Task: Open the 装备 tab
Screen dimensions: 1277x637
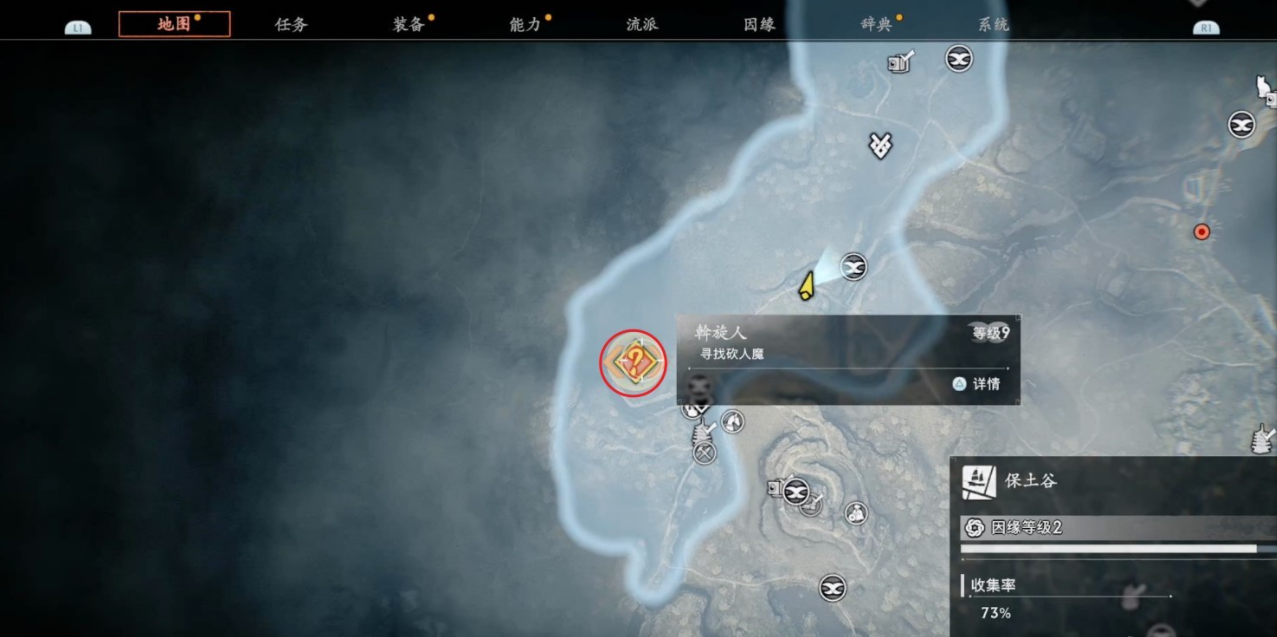Action: pos(409,24)
